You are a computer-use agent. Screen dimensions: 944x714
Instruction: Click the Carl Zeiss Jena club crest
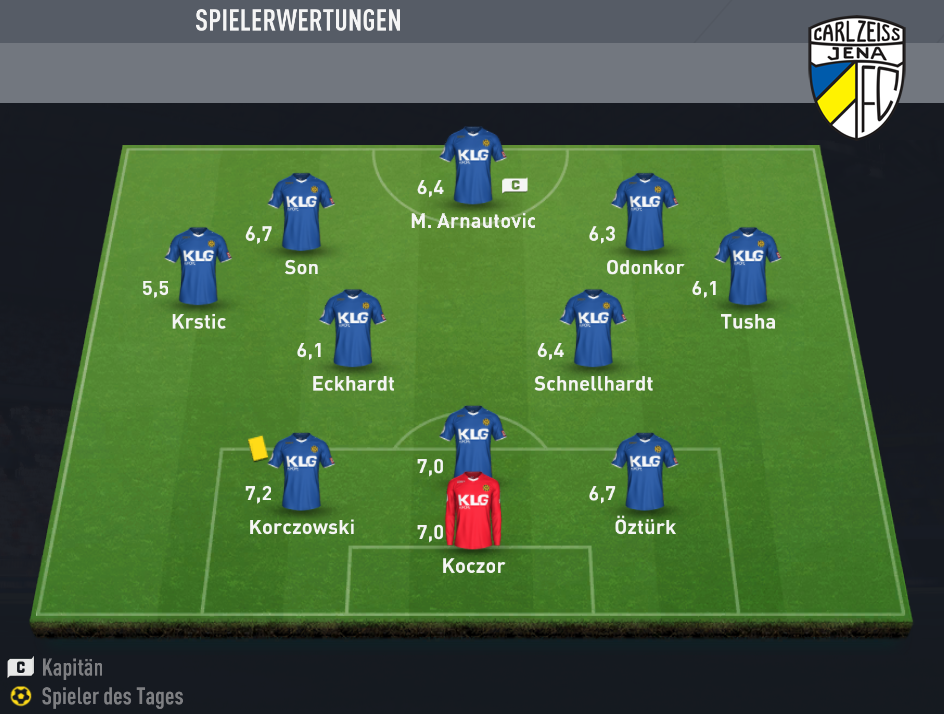click(856, 80)
